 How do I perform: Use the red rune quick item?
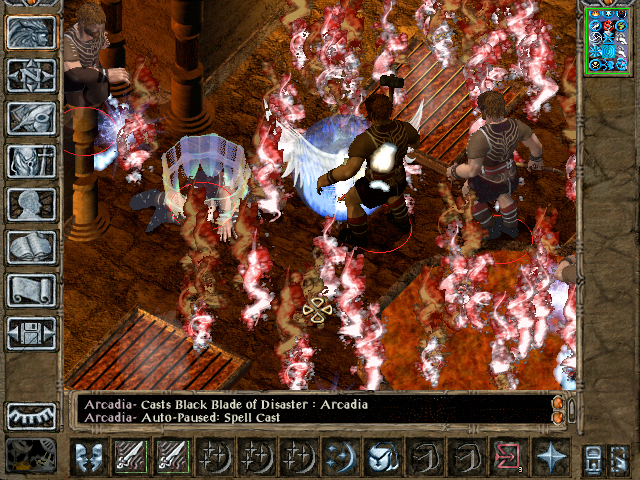(508, 457)
